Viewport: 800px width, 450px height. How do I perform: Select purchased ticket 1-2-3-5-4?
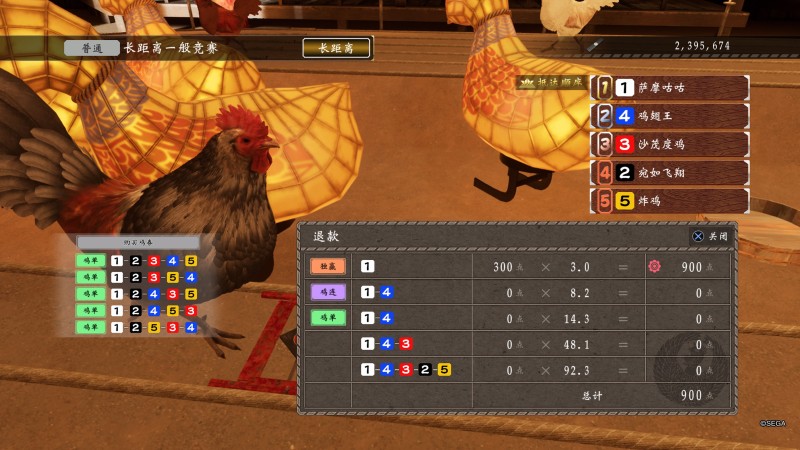click(x=138, y=278)
